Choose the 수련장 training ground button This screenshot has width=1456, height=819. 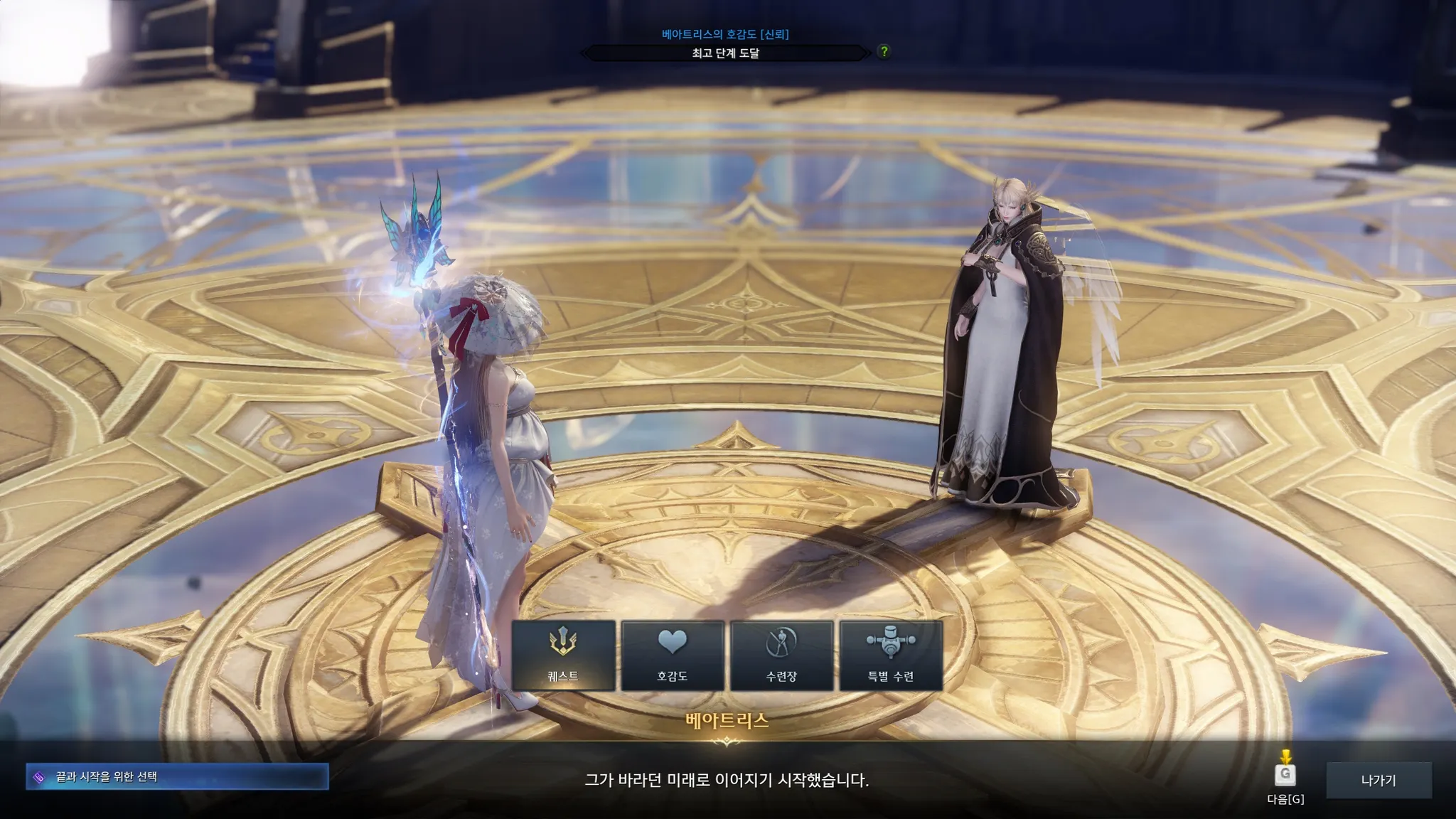[781, 655]
